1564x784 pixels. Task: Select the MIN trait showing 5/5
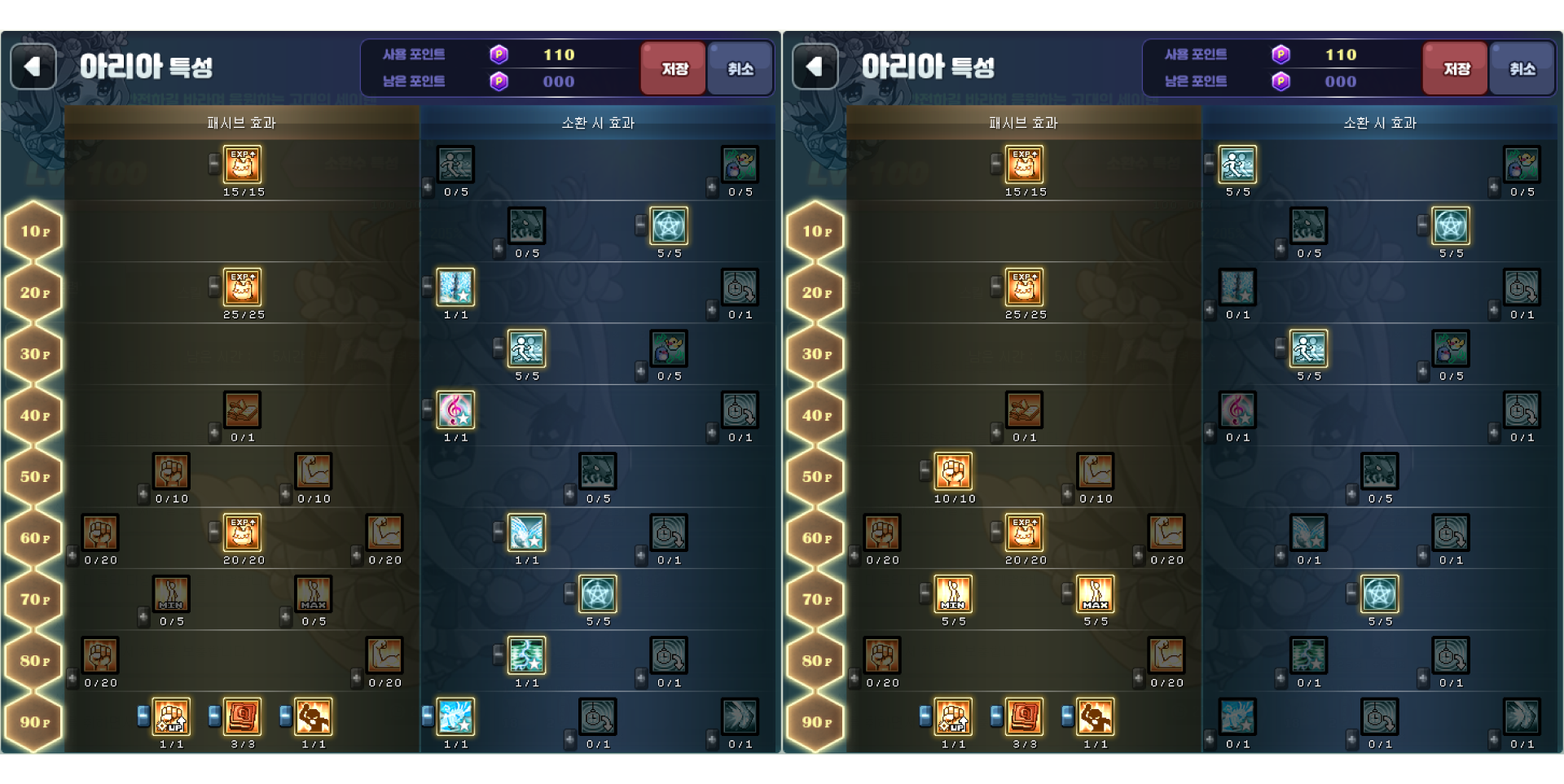click(953, 594)
